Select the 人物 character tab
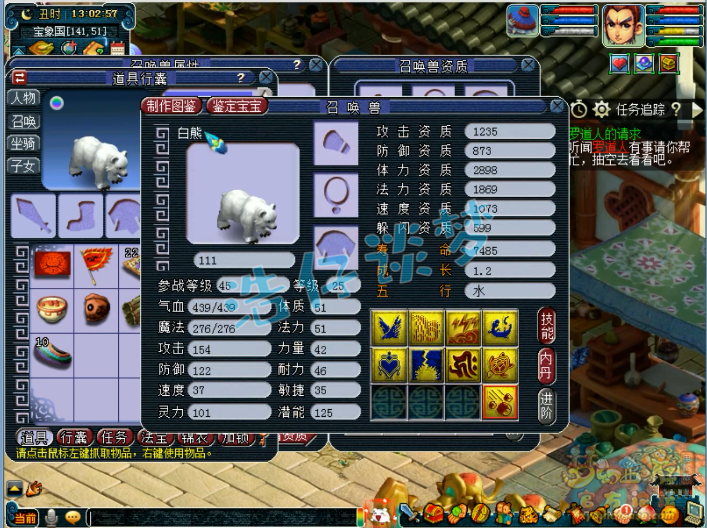 point(23,98)
